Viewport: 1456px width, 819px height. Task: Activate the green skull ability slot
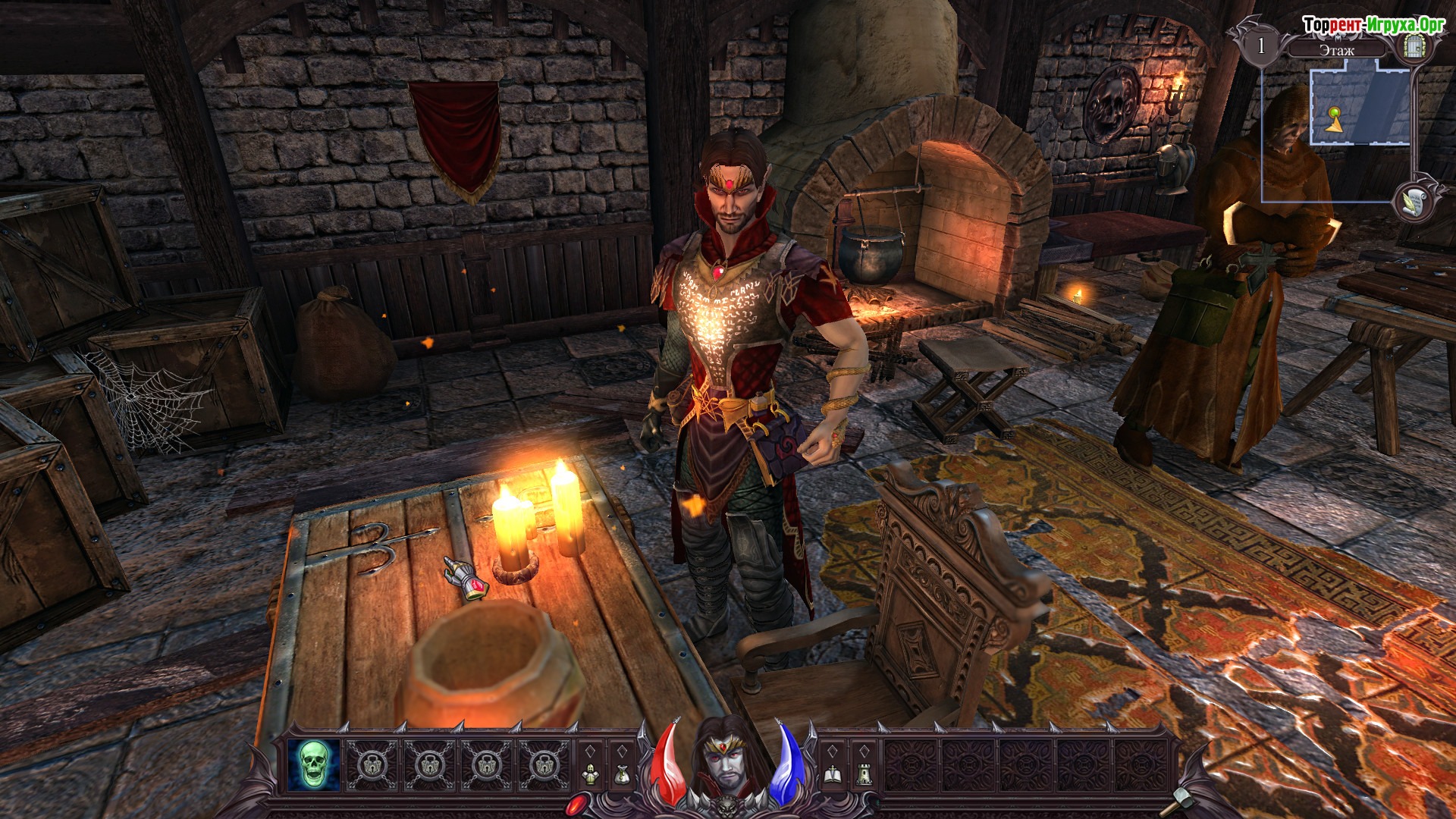312,764
